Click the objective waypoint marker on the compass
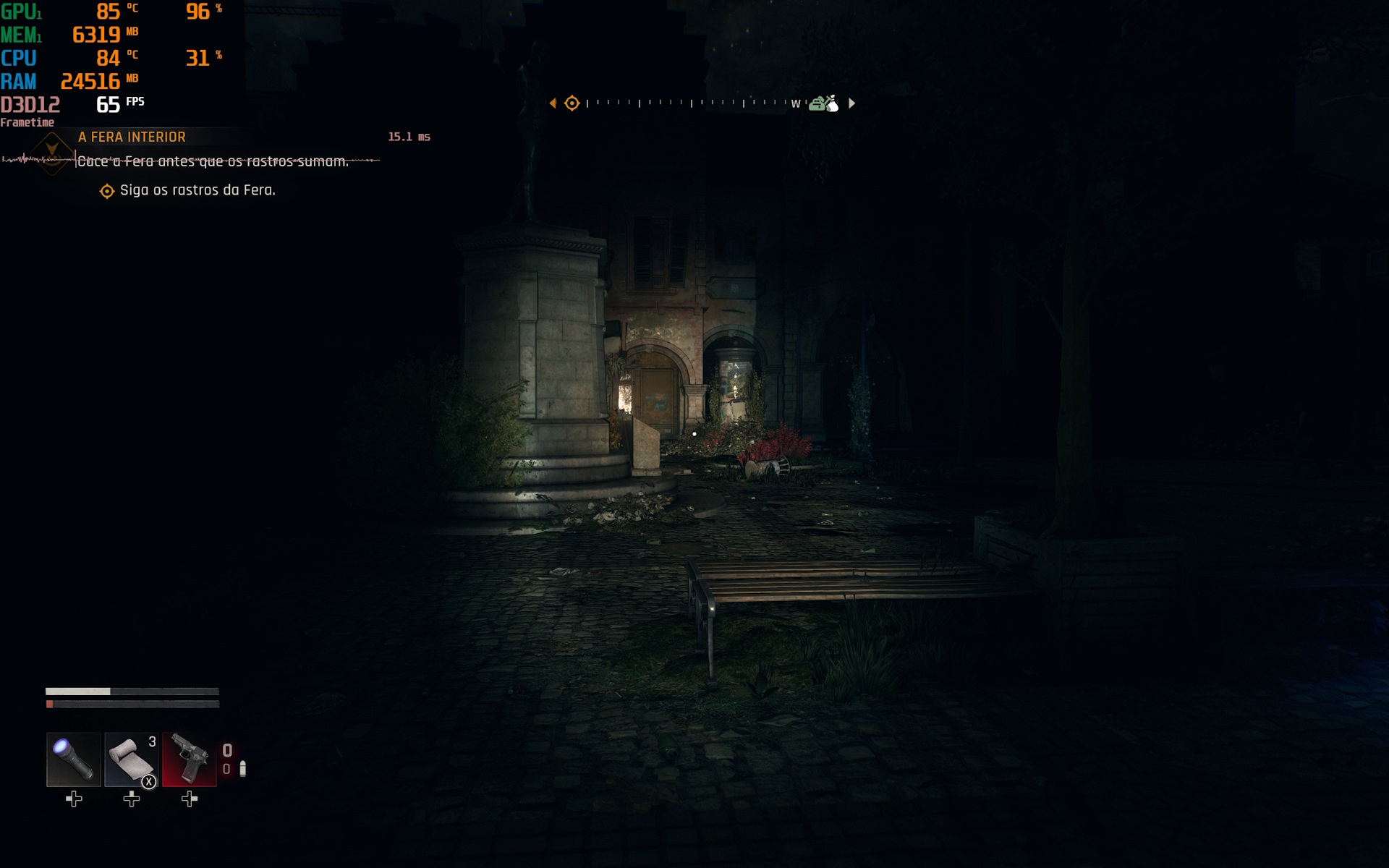The height and width of the screenshot is (868, 1389). click(x=572, y=103)
